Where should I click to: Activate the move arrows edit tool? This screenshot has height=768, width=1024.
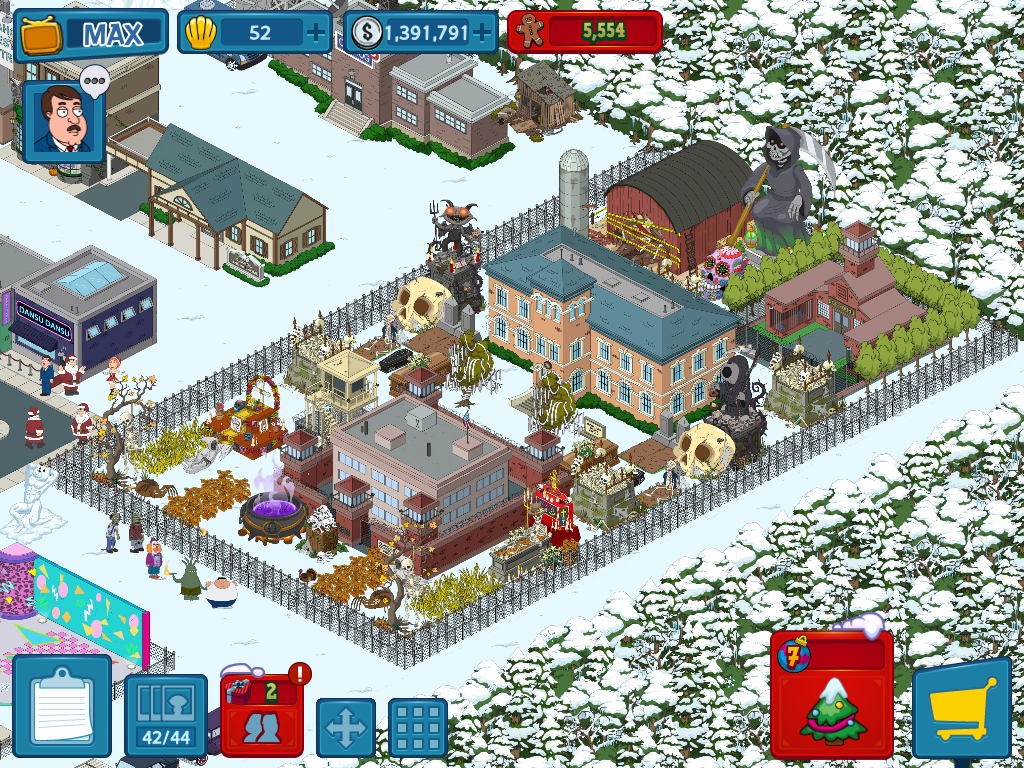point(346,727)
